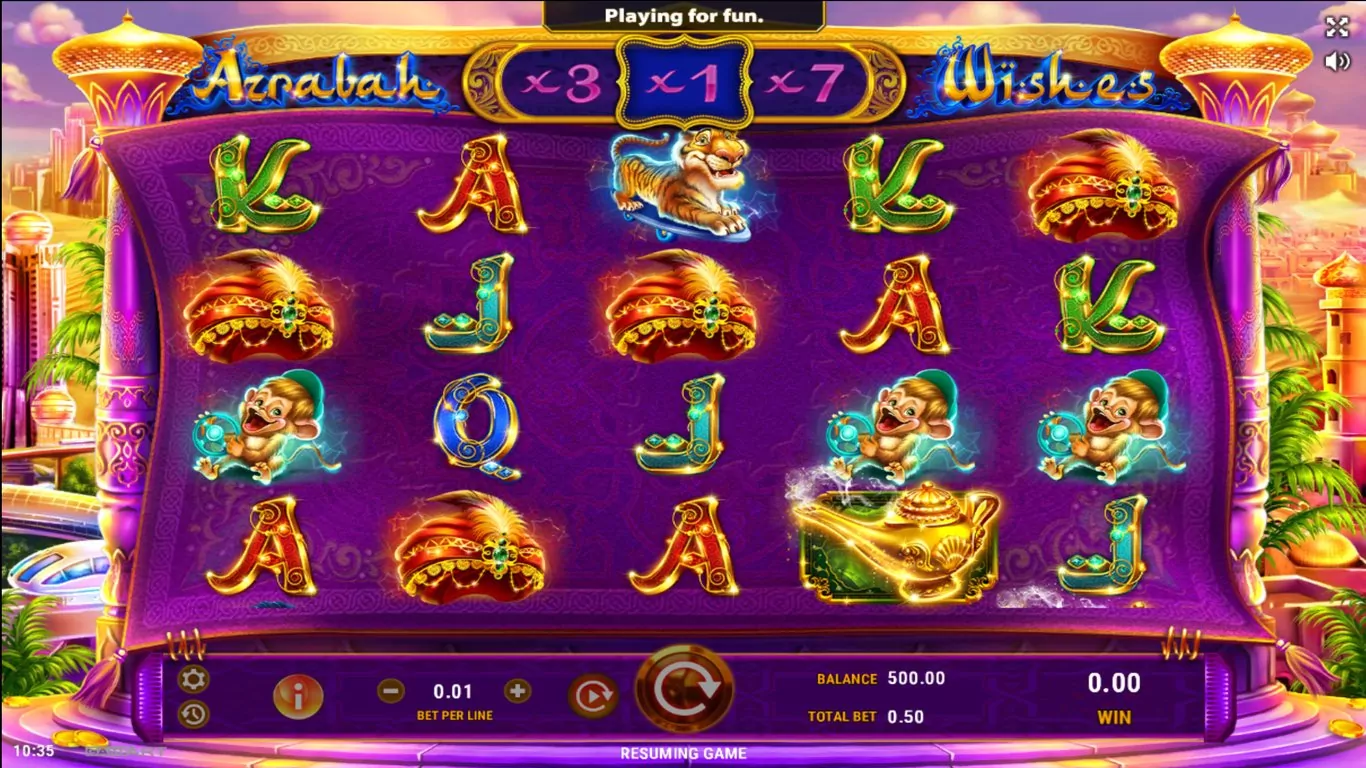The width and height of the screenshot is (1366, 768).
Task: Toggle fullscreen mode
Action: click(1337, 27)
